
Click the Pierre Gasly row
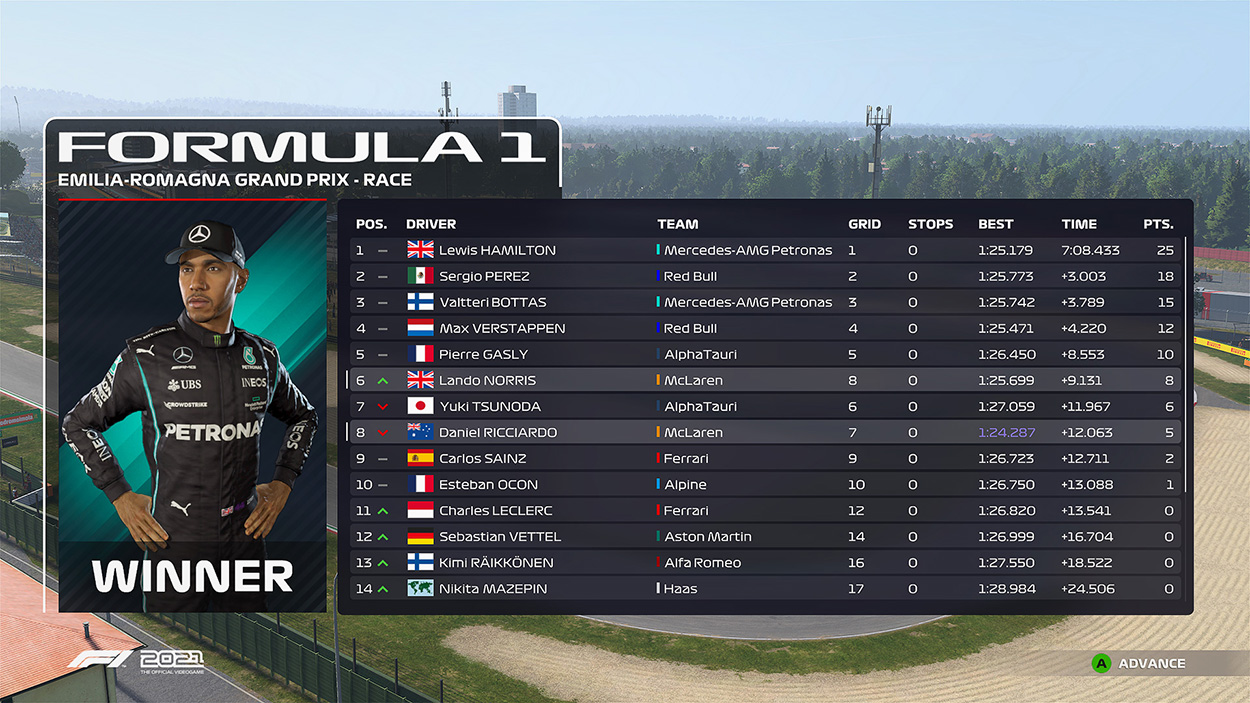[765, 354]
